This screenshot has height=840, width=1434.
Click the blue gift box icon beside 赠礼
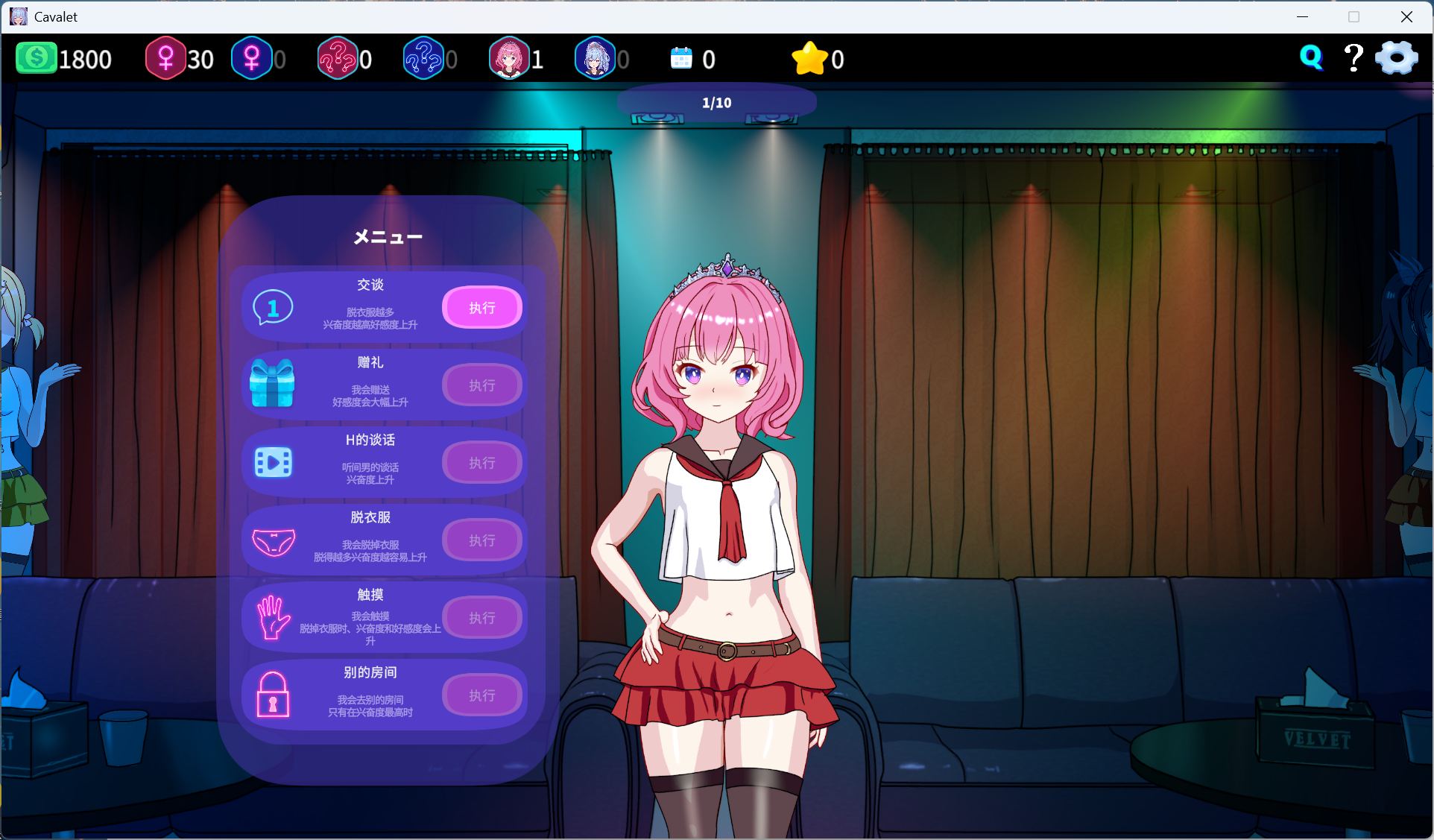click(x=271, y=385)
